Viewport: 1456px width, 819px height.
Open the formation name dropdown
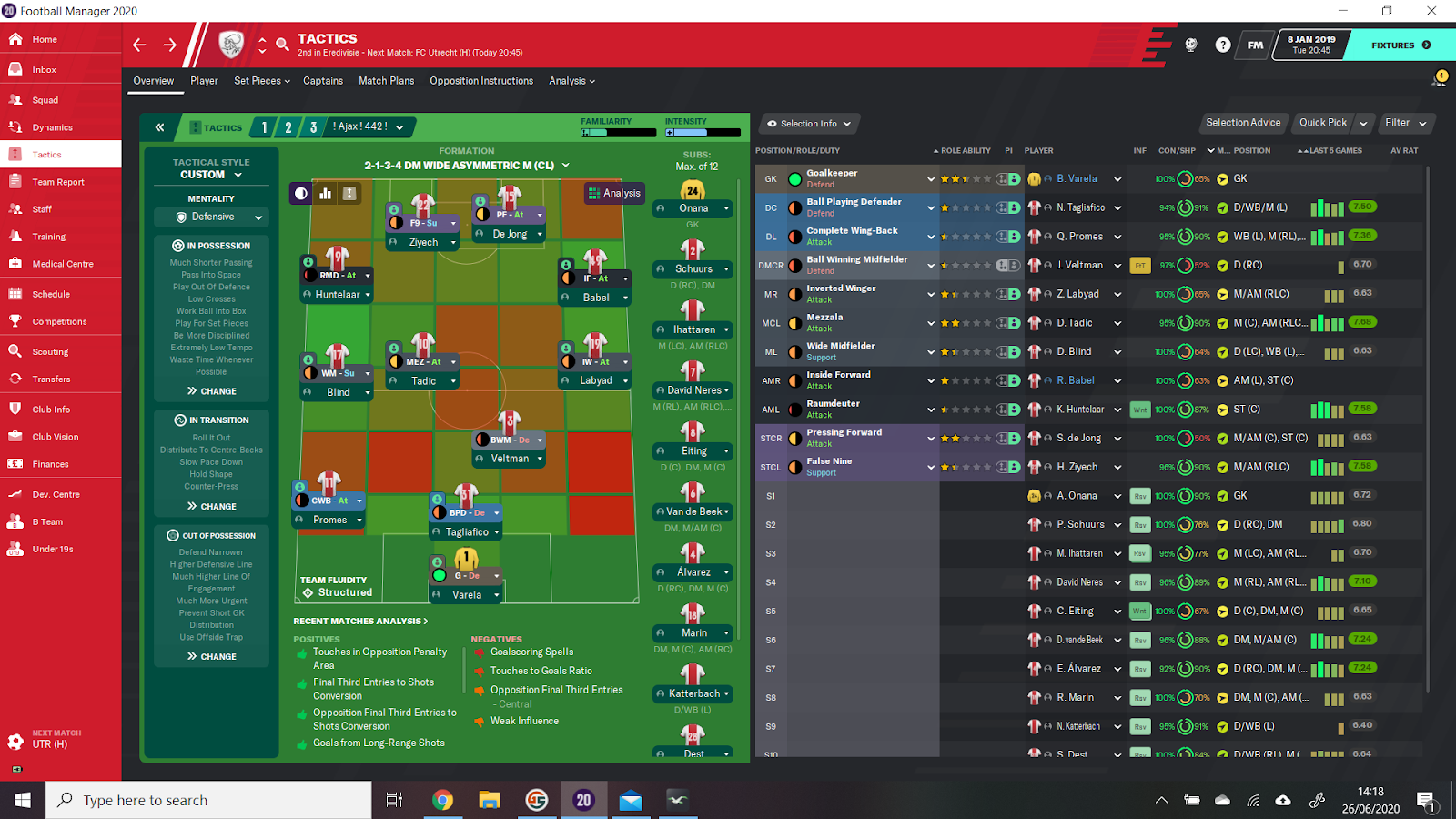click(466, 166)
